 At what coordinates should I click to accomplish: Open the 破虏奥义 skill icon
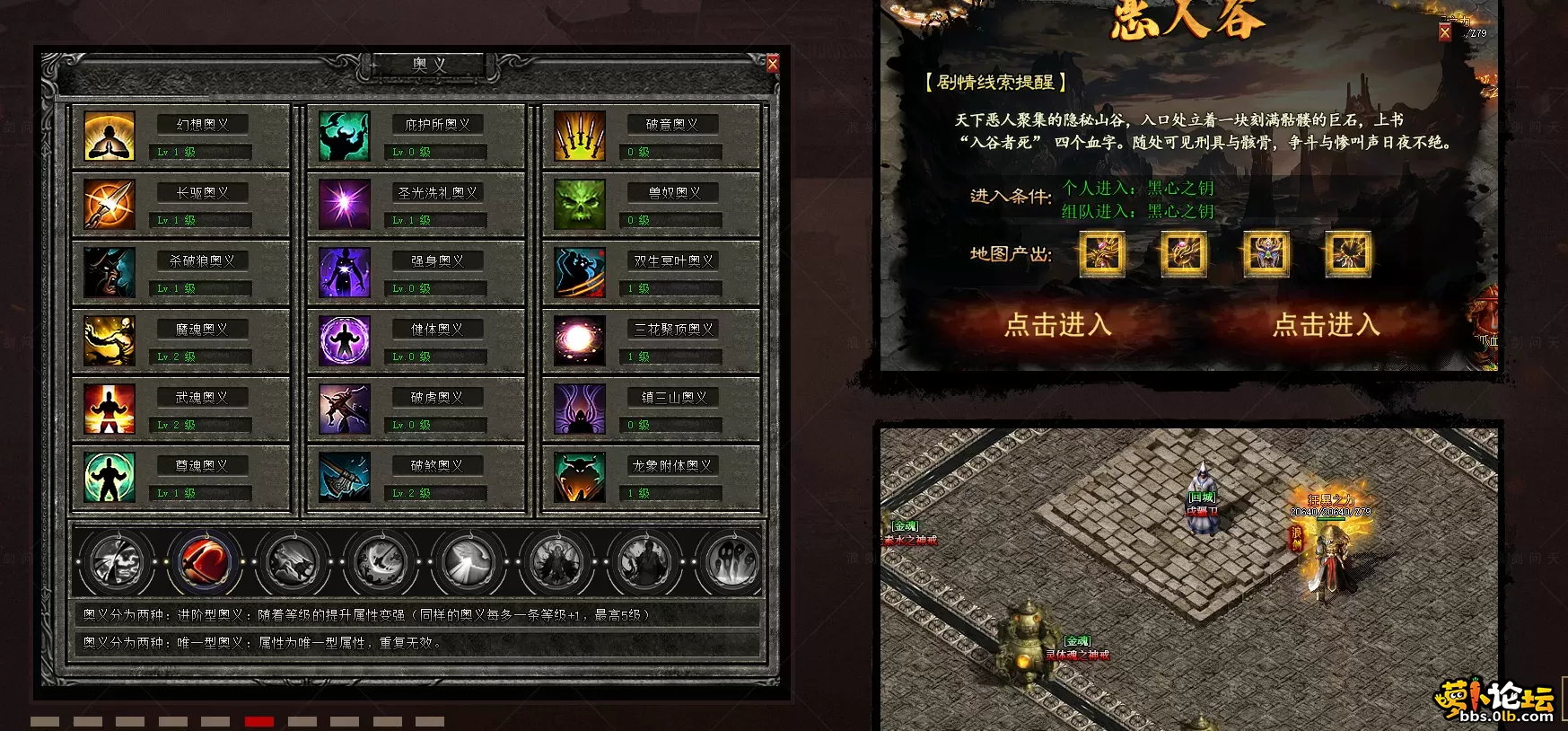(x=344, y=410)
